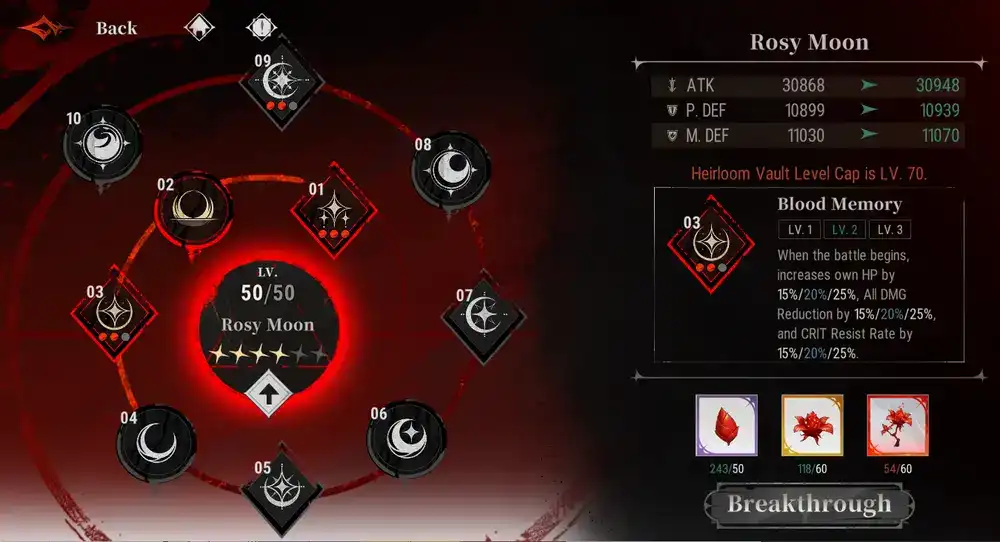This screenshot has height=542, width=1000.
Task: Show Blood Memory LV. 1 effect
Action: click(800, 230)
